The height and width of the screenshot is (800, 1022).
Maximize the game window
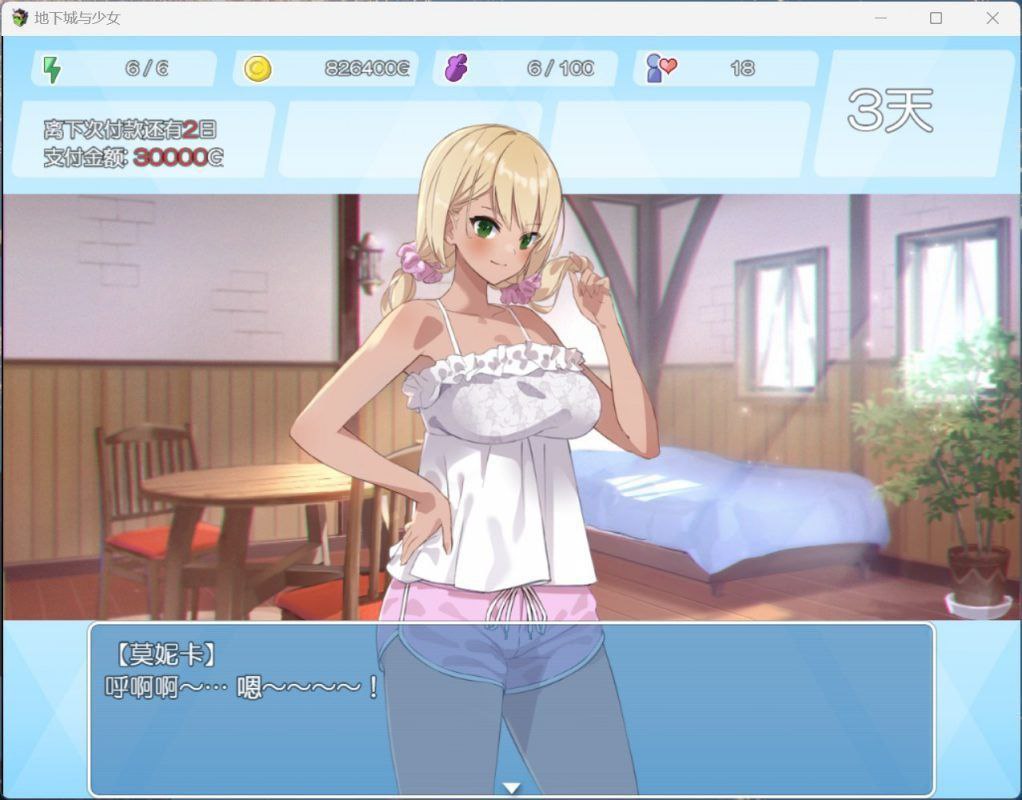click(x=936, y=18)
